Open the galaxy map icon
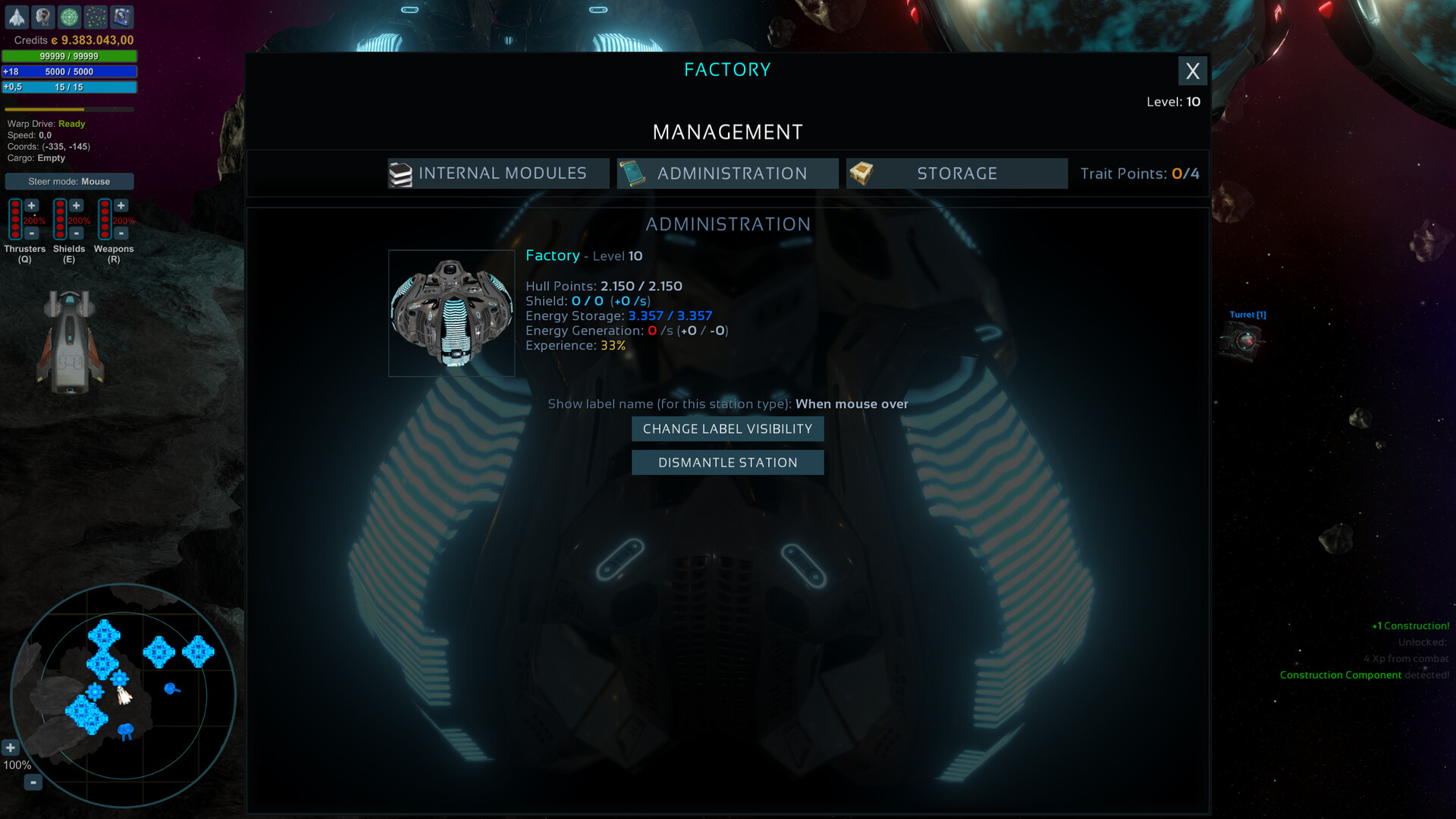Image resolution: width=1456 pixels, height=819 pixels. (96, 17)
